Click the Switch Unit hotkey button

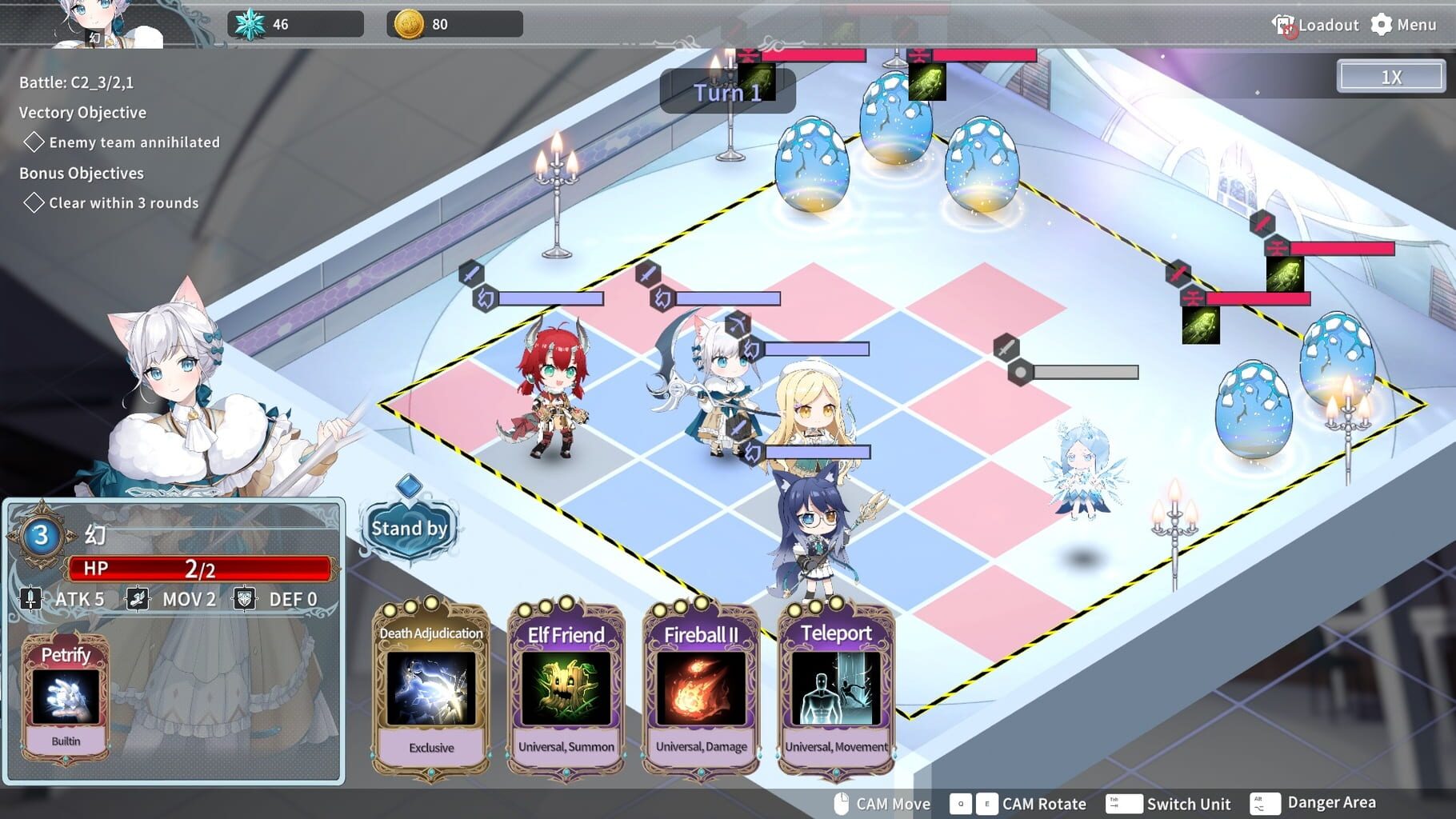tap(1123, 803)
